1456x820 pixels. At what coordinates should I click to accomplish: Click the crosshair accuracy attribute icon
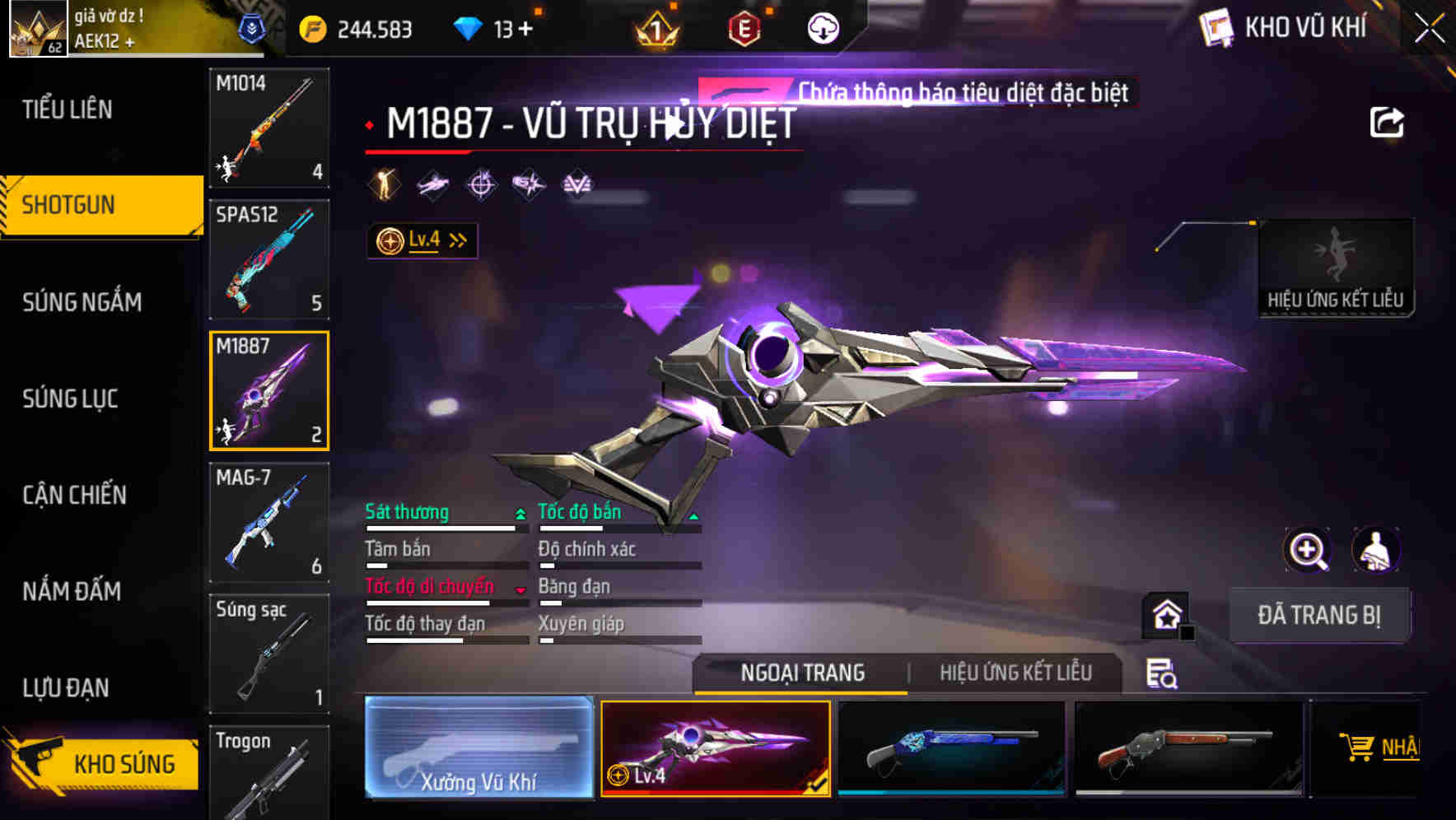pos(481,184)
